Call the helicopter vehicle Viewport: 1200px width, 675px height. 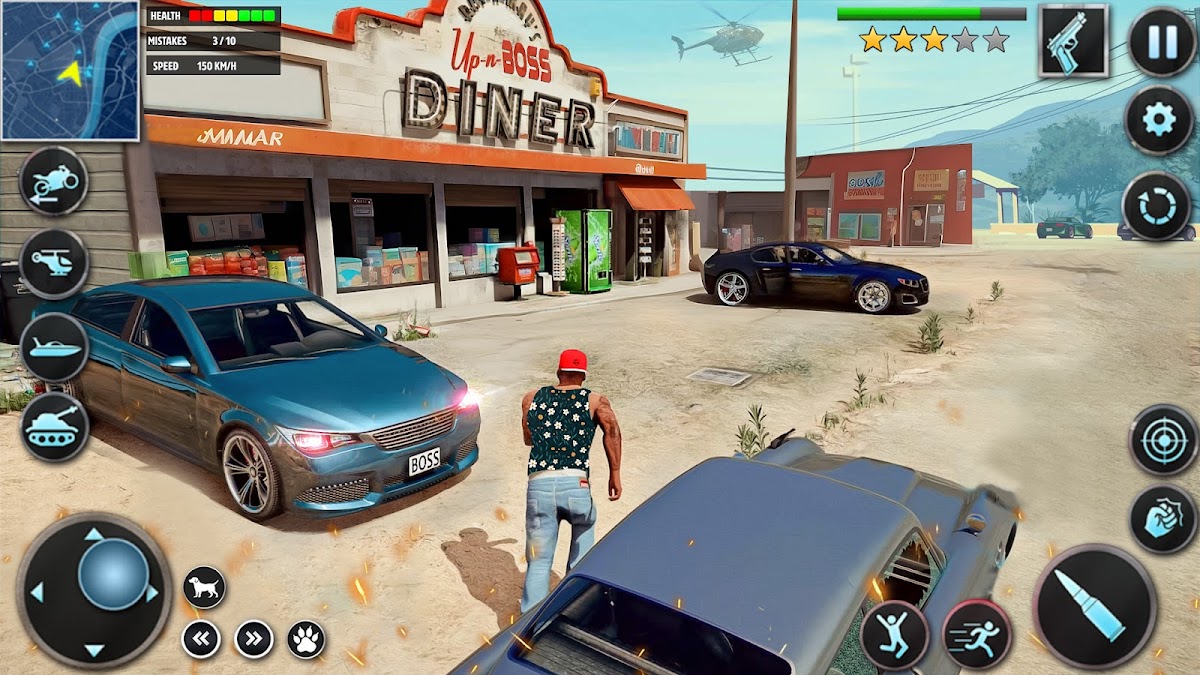coord(54,264)
